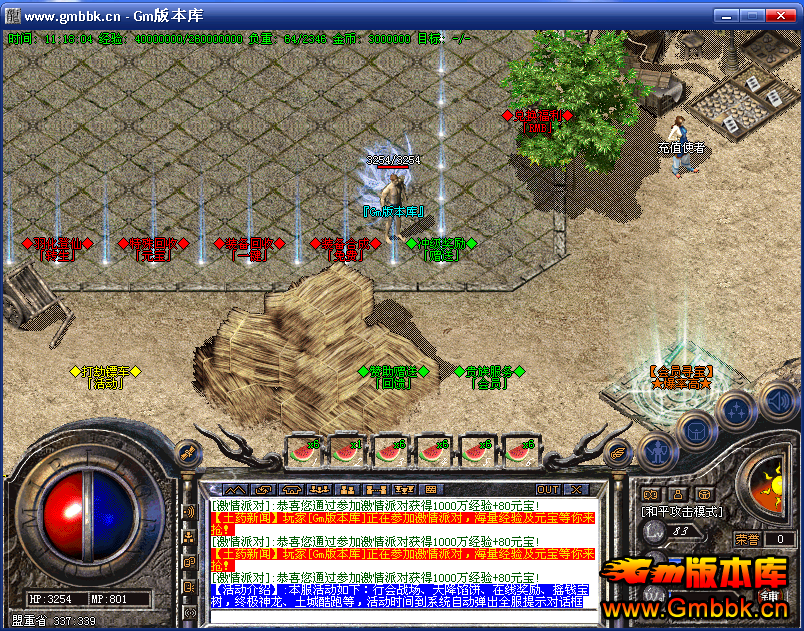This screenshot has height=631, width=804.
Task: Toggle the sound-wave chat channel icon
Action: pyautogui.click(x=189, y=513)
